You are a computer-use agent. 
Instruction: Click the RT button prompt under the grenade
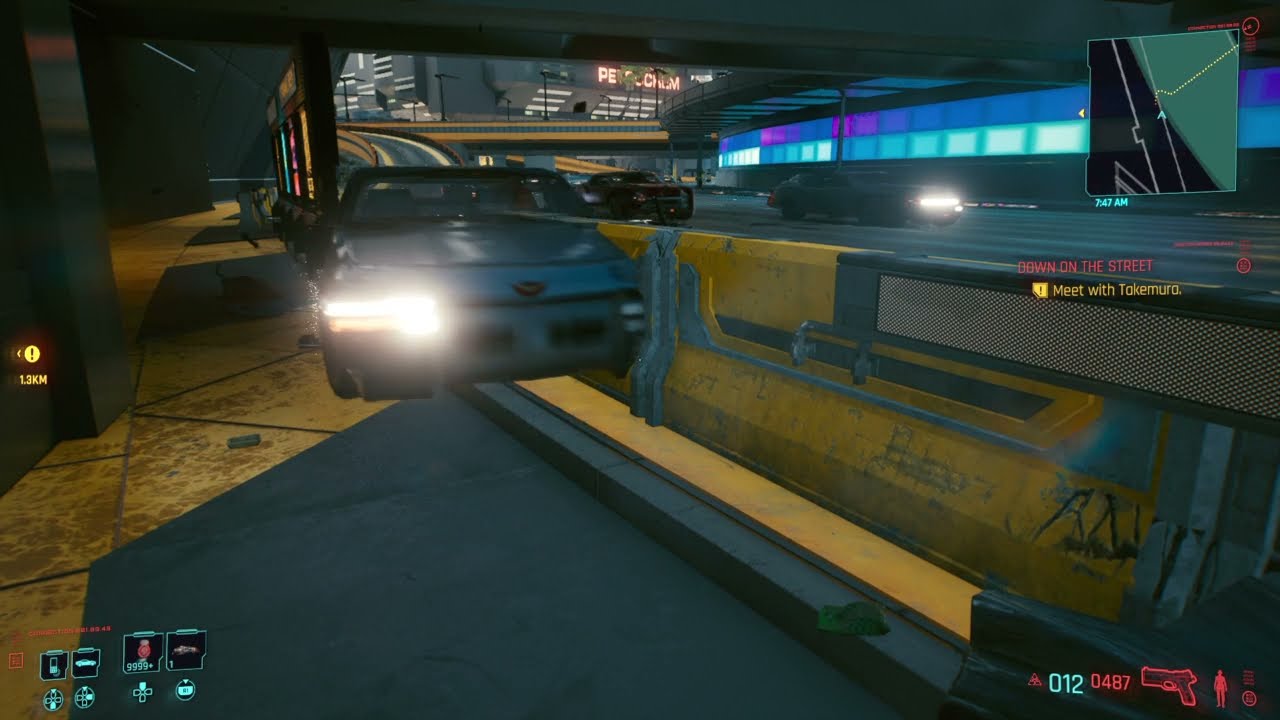click(x=186, y=690)
